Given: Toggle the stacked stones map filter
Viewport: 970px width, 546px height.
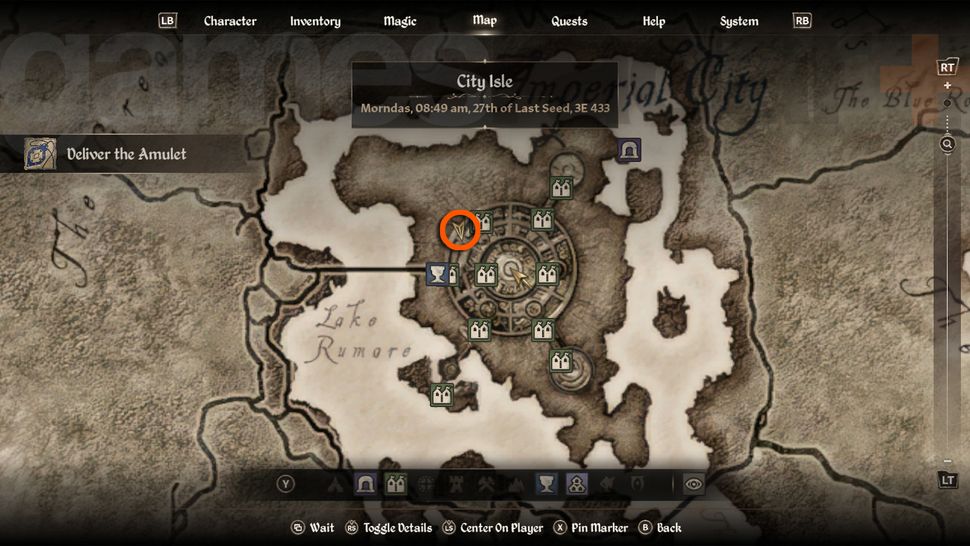Looking at the screenshot, I should (577, 484).
